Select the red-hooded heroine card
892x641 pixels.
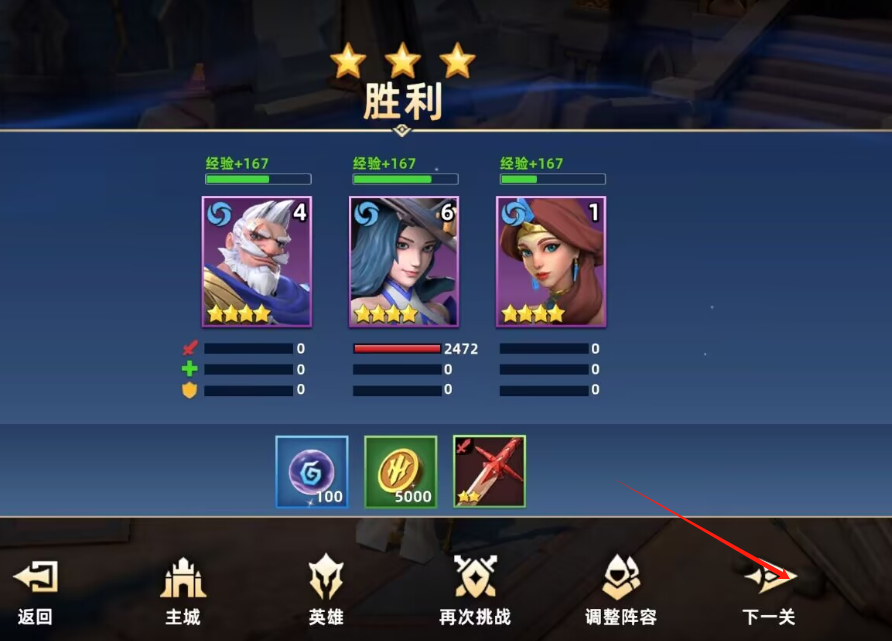pos(551,261)
